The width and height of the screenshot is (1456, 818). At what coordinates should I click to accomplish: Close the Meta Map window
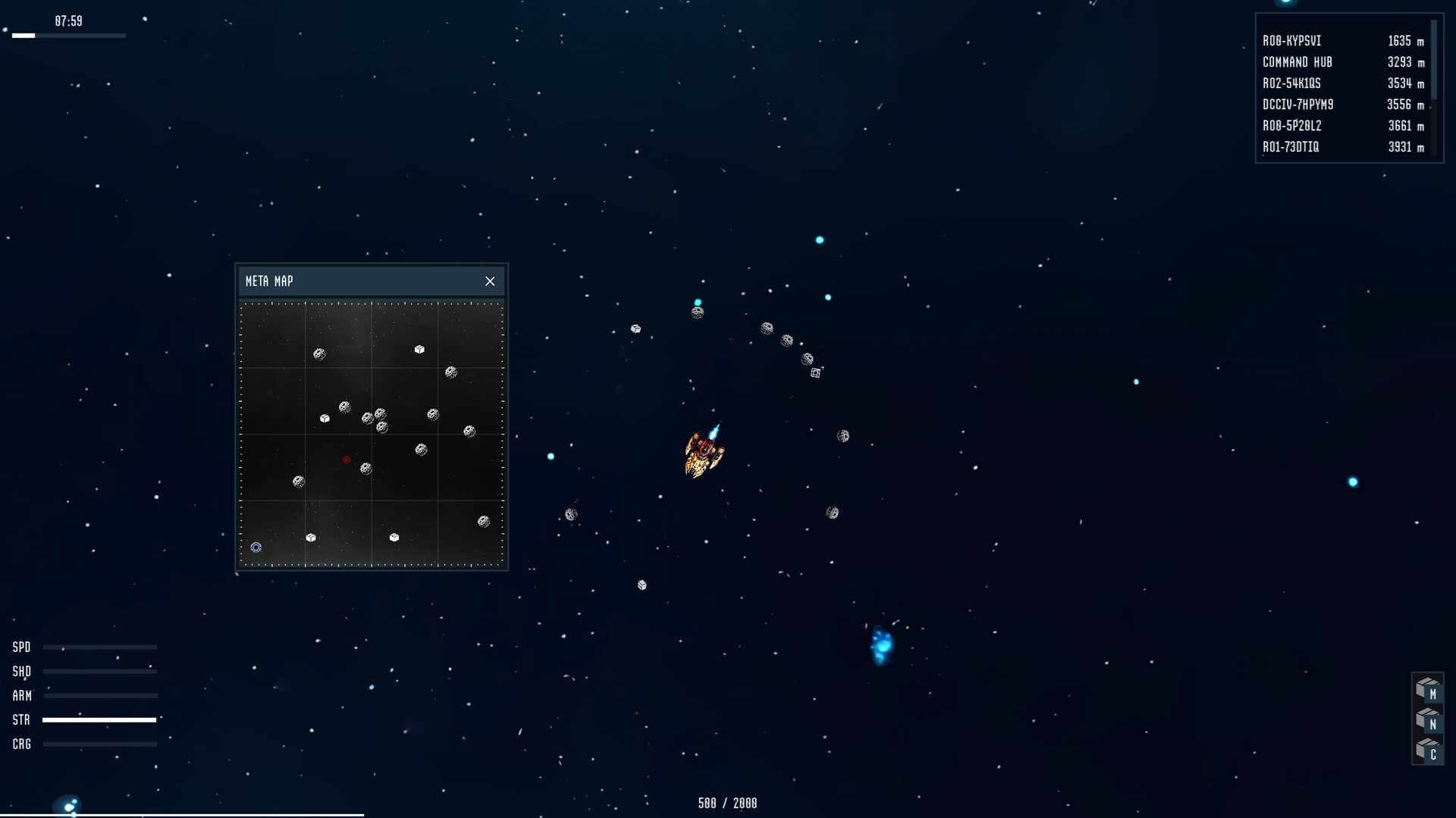[x=490, y=281]
